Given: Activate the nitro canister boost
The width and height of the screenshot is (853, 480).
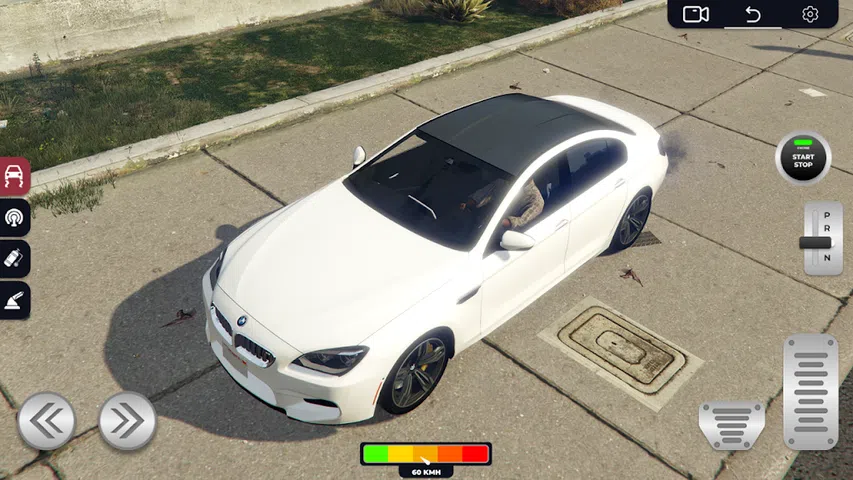Looking at the screenshot, I should [x=15, y=259].
